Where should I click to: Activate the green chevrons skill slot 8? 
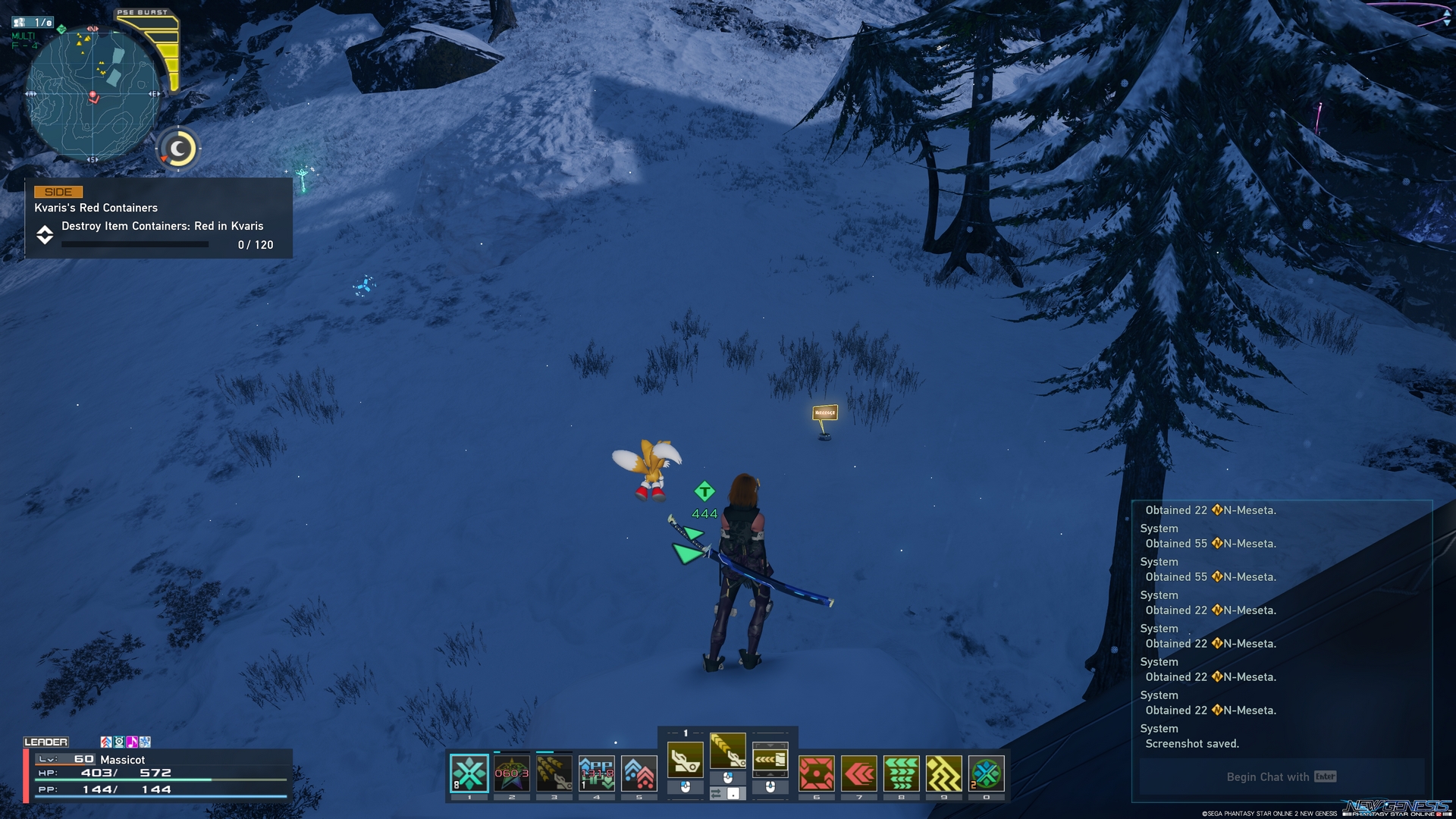[902, 773]
